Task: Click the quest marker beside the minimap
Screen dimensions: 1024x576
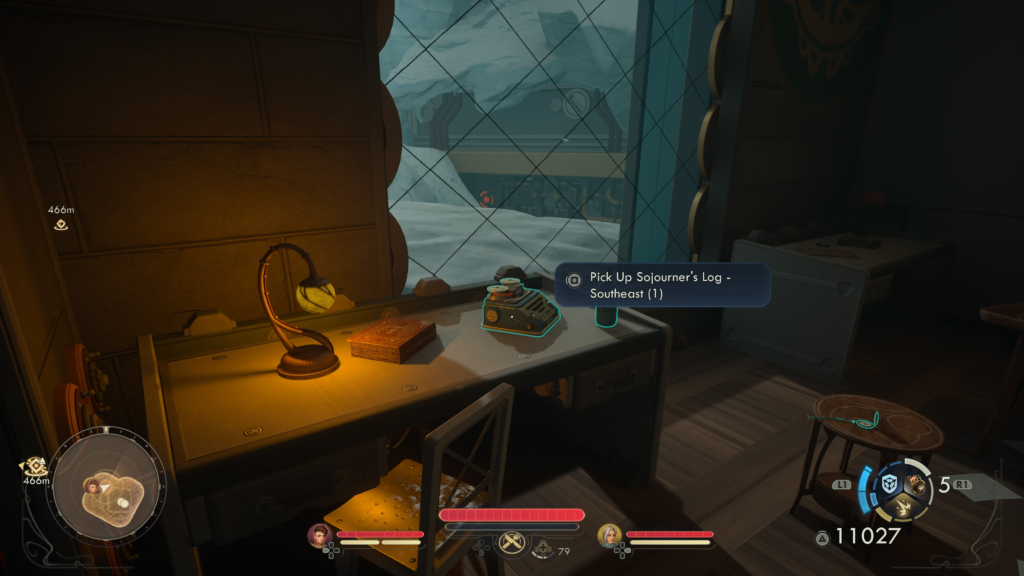Action: click(x=36, y=466)
